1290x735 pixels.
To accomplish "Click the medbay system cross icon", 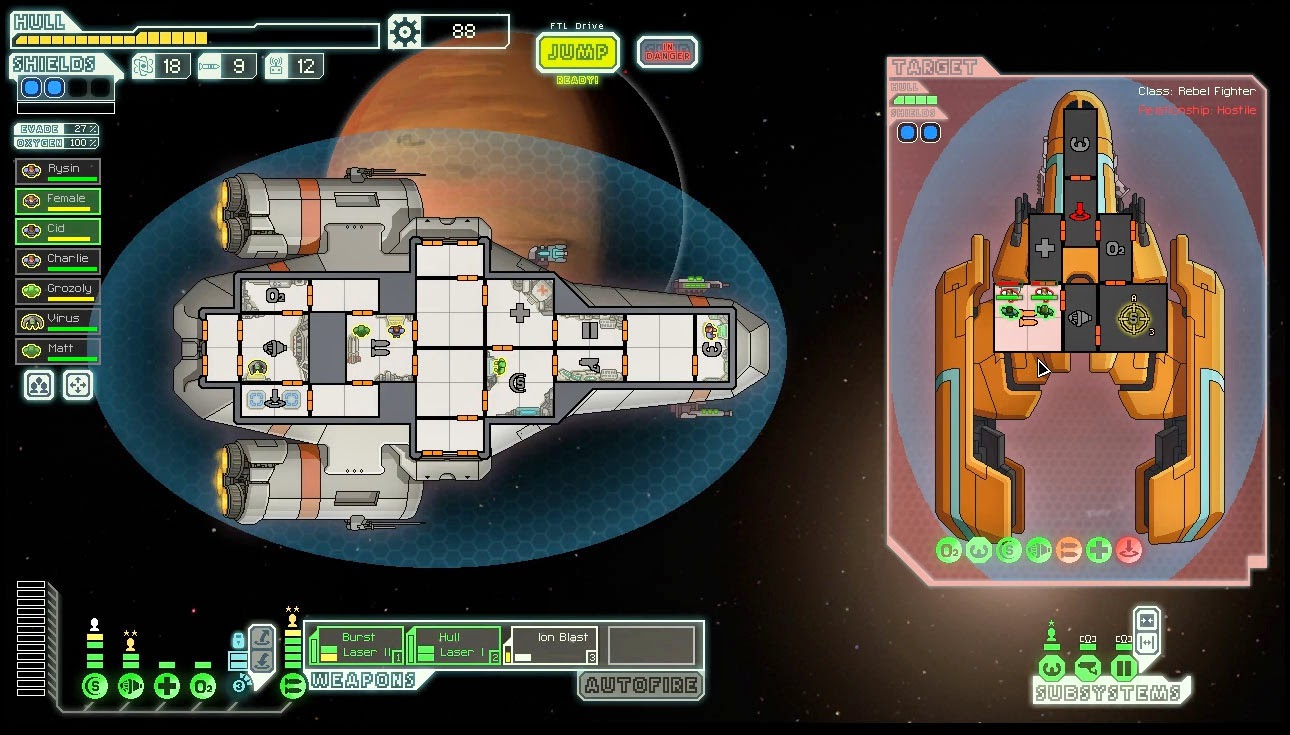I will tap(167, 687).
